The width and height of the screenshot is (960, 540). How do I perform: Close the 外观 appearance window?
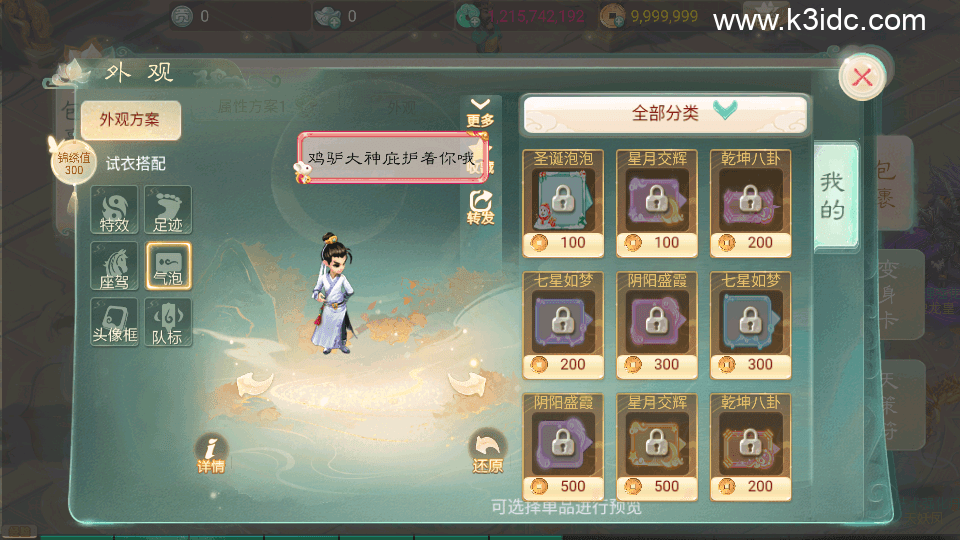point(861,77)
